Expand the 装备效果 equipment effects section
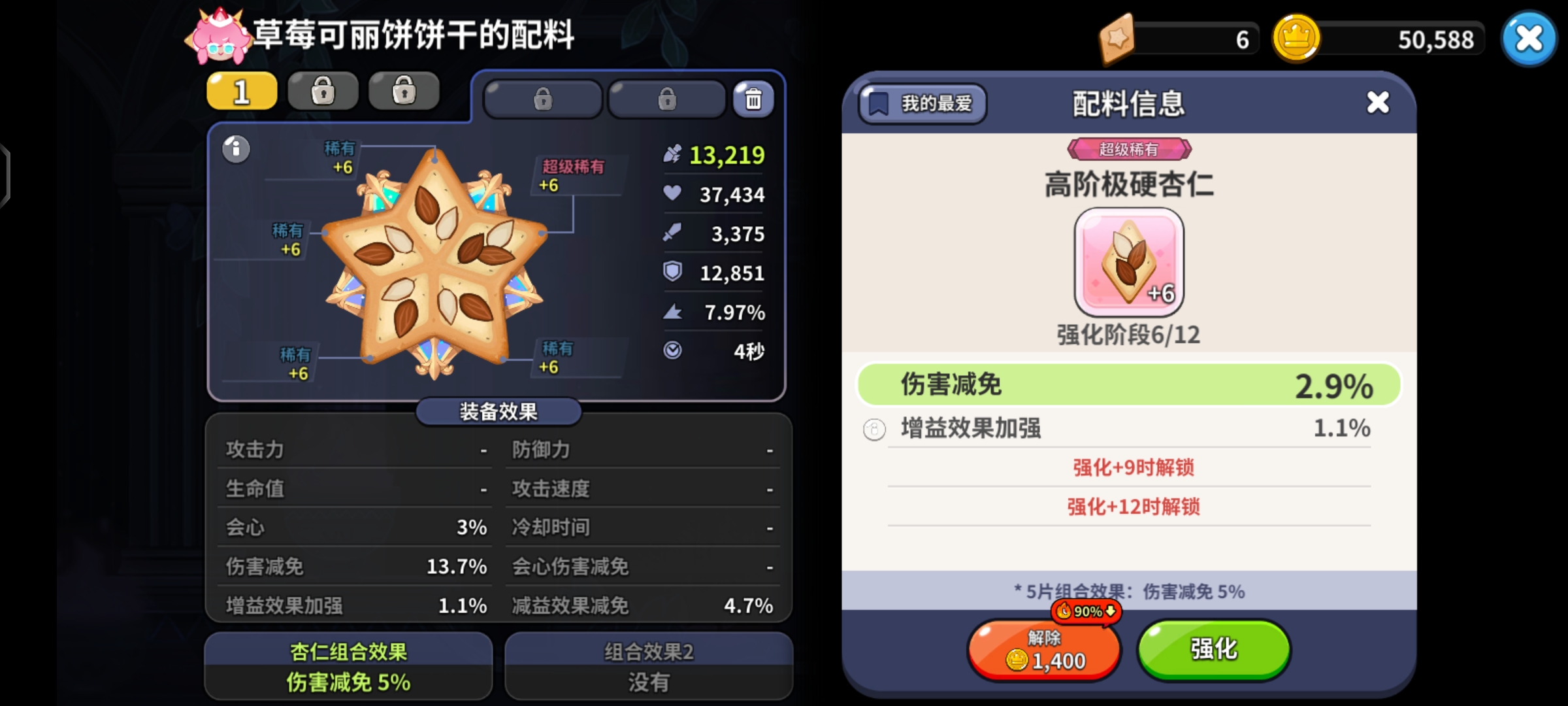Viewport: 1568px width, 706px height. [x=498, y=412]
